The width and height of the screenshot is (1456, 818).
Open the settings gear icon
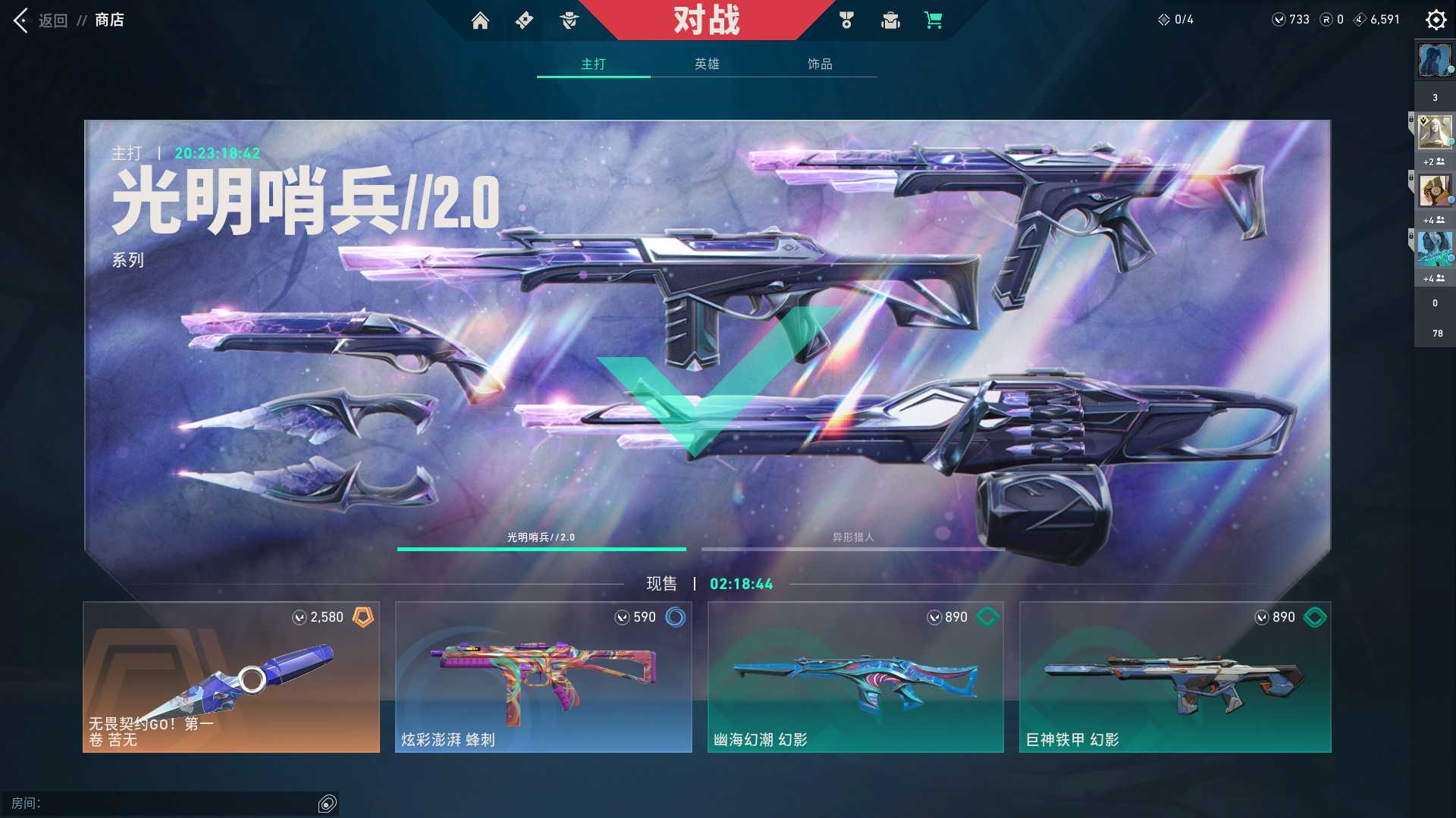tap(1436, 20)
